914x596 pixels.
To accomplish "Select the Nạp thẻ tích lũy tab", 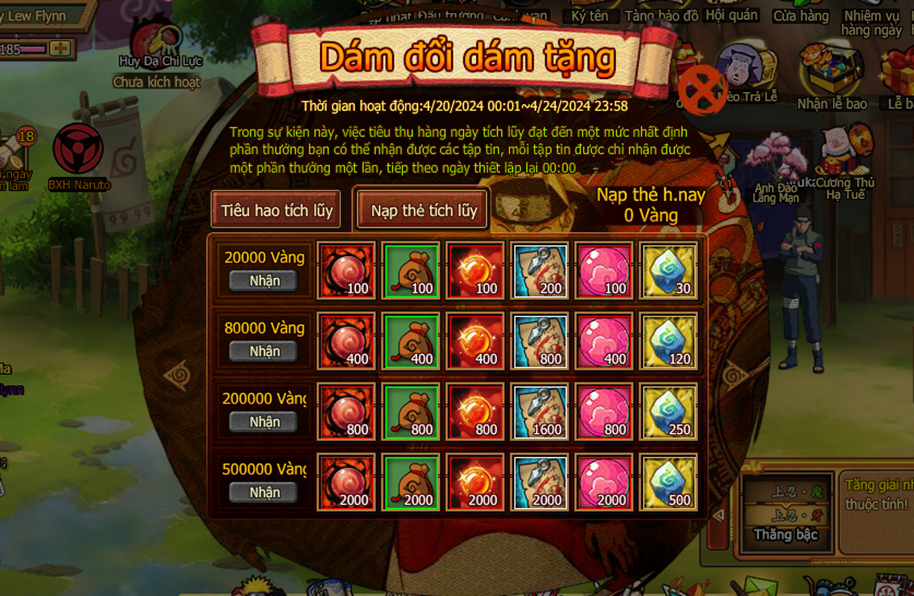I will 423,210.
